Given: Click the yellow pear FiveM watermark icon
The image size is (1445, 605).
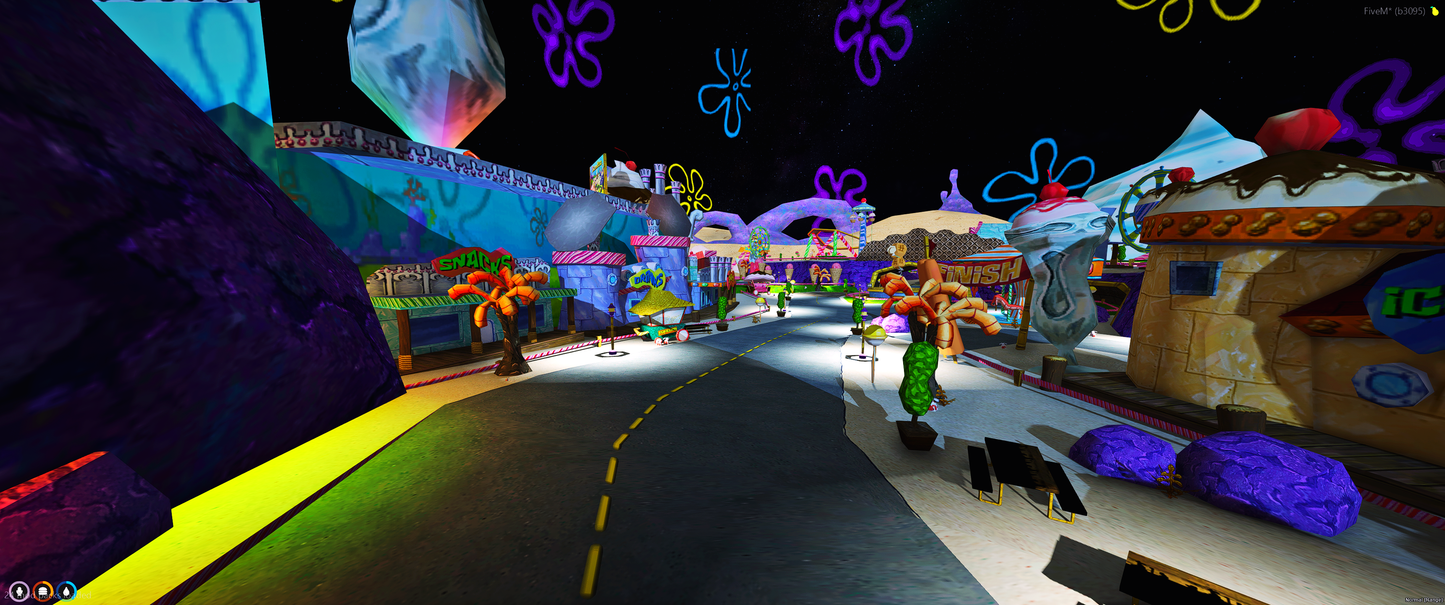Looking at the screenshot, I should (1434, 10).
